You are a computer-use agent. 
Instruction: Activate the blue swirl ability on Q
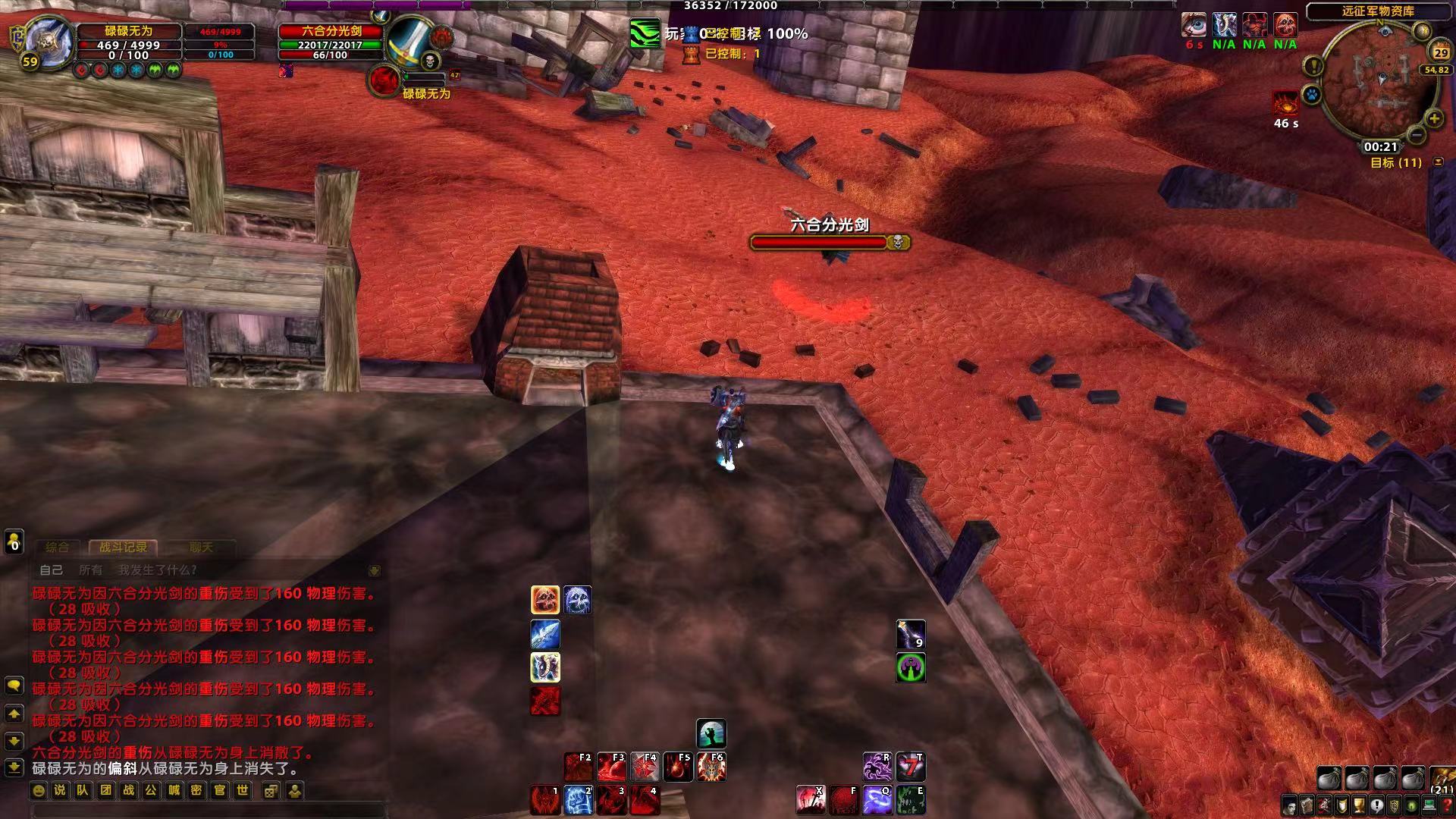877,800
